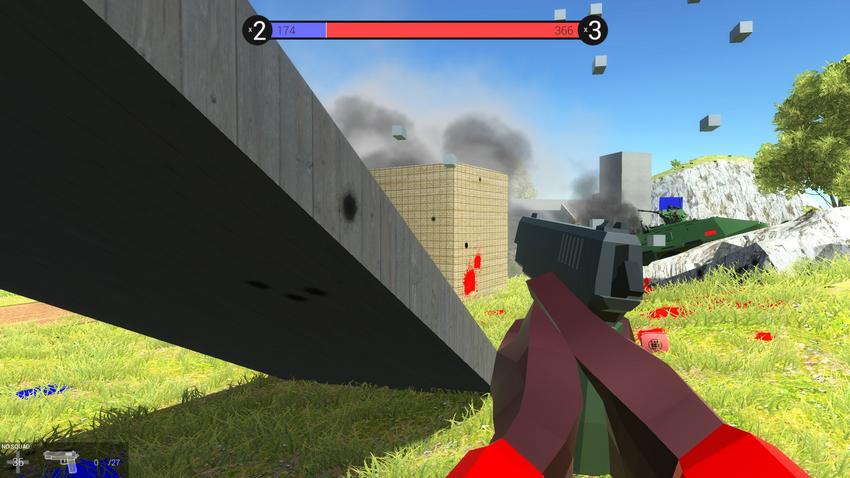Click the NO SQUAD status label
The image size is (850, 478).
(15, 446)
